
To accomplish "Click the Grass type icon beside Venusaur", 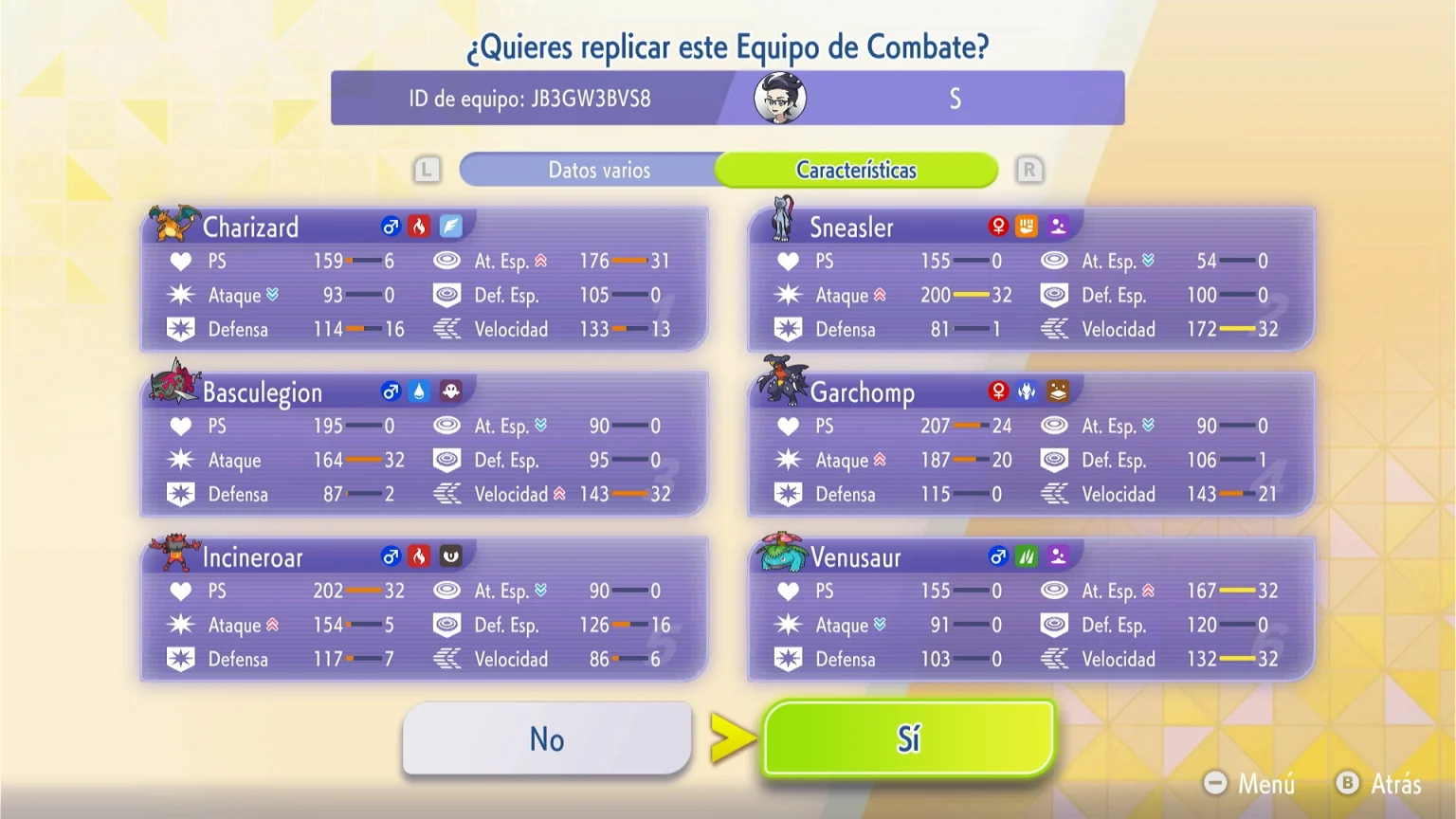I will click(1028, 555).
